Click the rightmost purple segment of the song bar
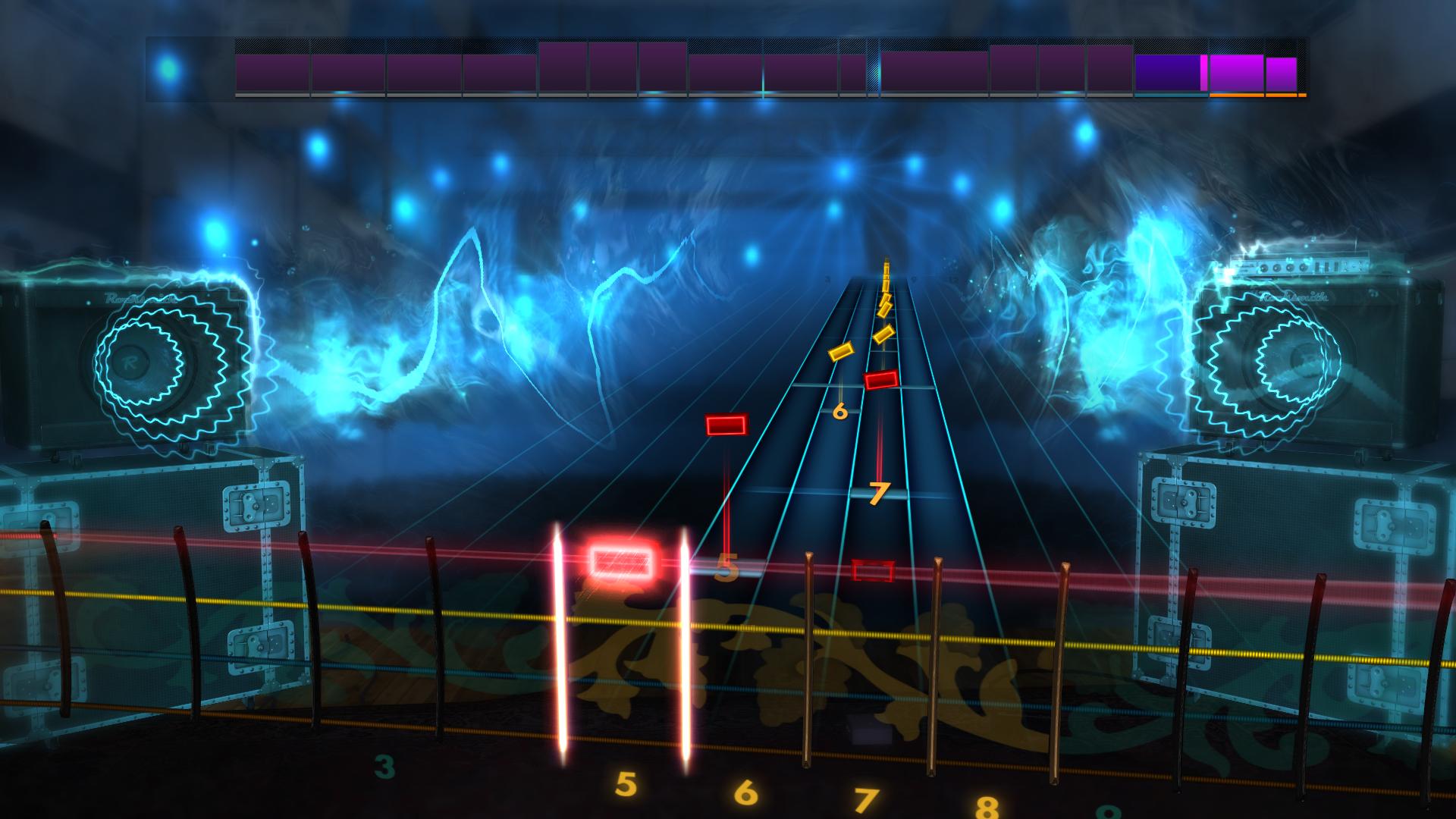Image resolution: width=1456 pixels, height=819 pixels. [x=1282, y=70]
